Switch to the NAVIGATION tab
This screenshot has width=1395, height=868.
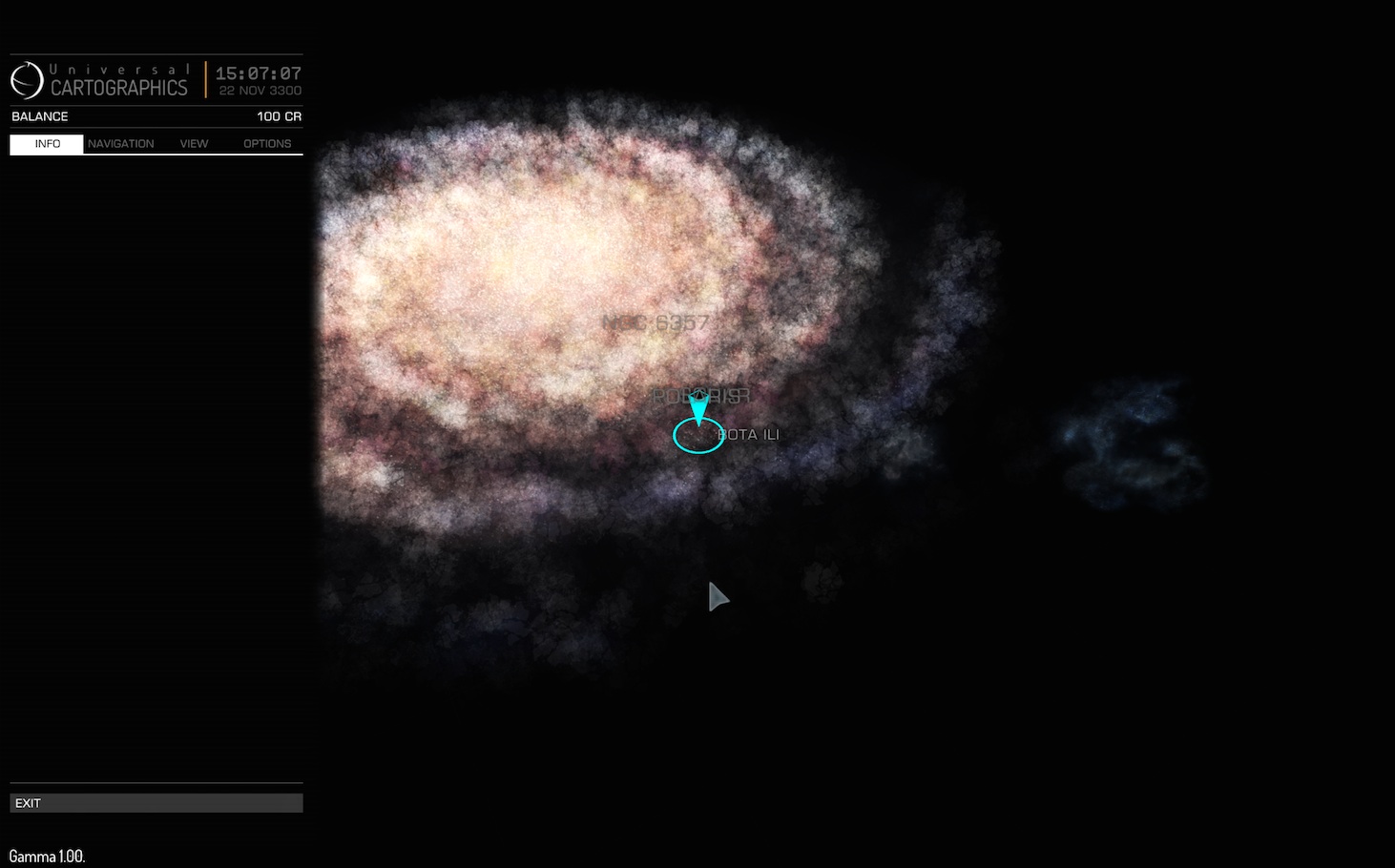tap(121, 143)
